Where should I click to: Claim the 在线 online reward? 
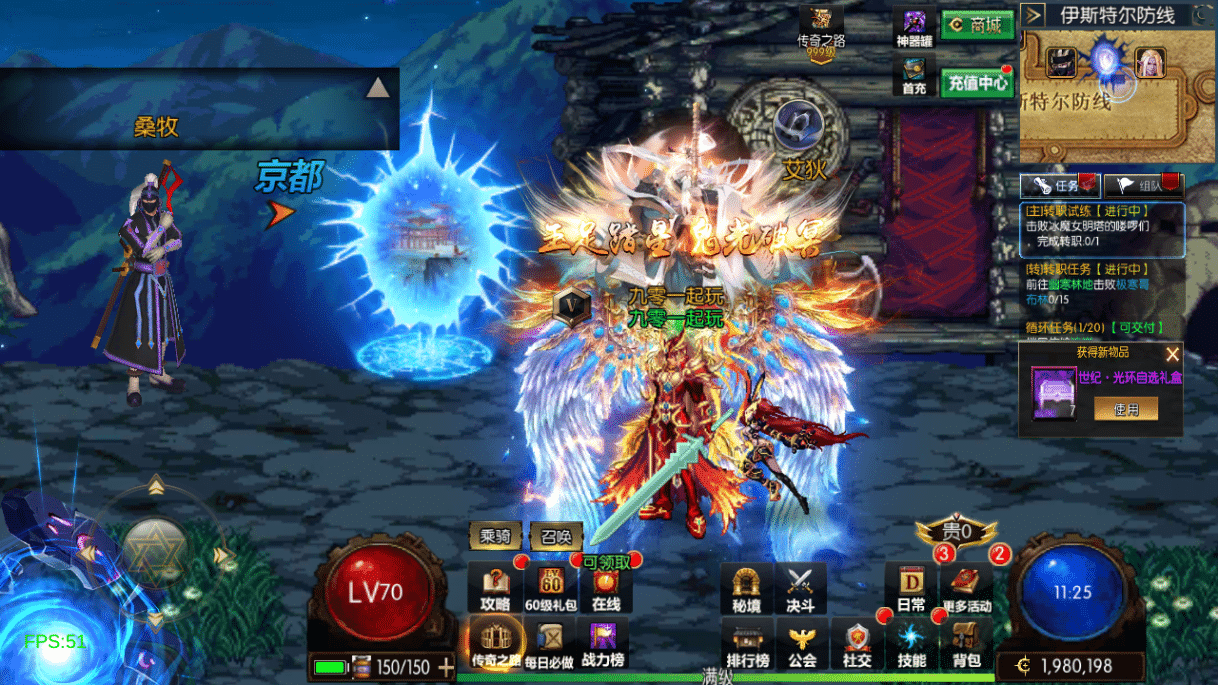coord(605,588)
